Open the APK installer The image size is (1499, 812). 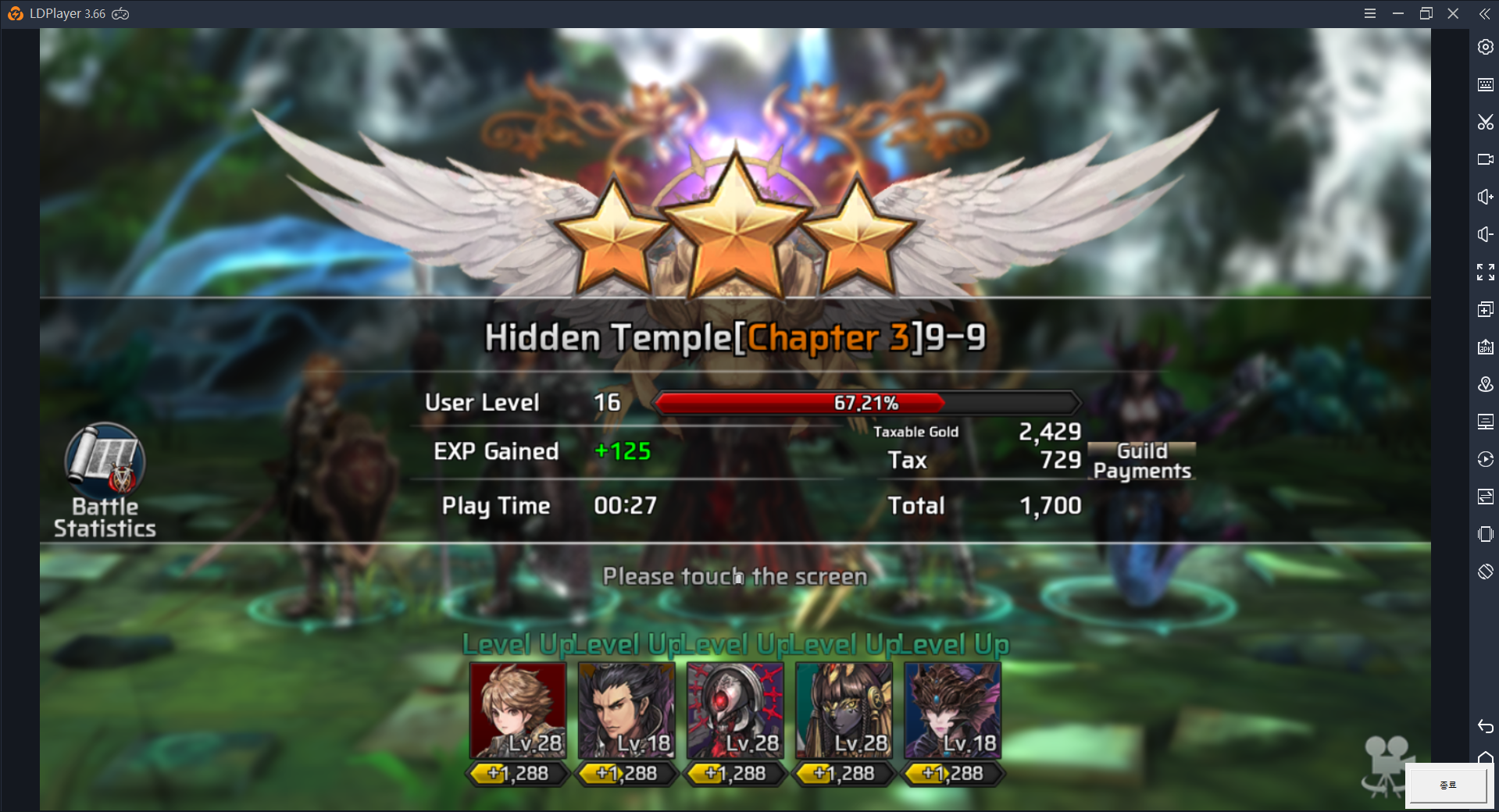tap(1485, 346)
